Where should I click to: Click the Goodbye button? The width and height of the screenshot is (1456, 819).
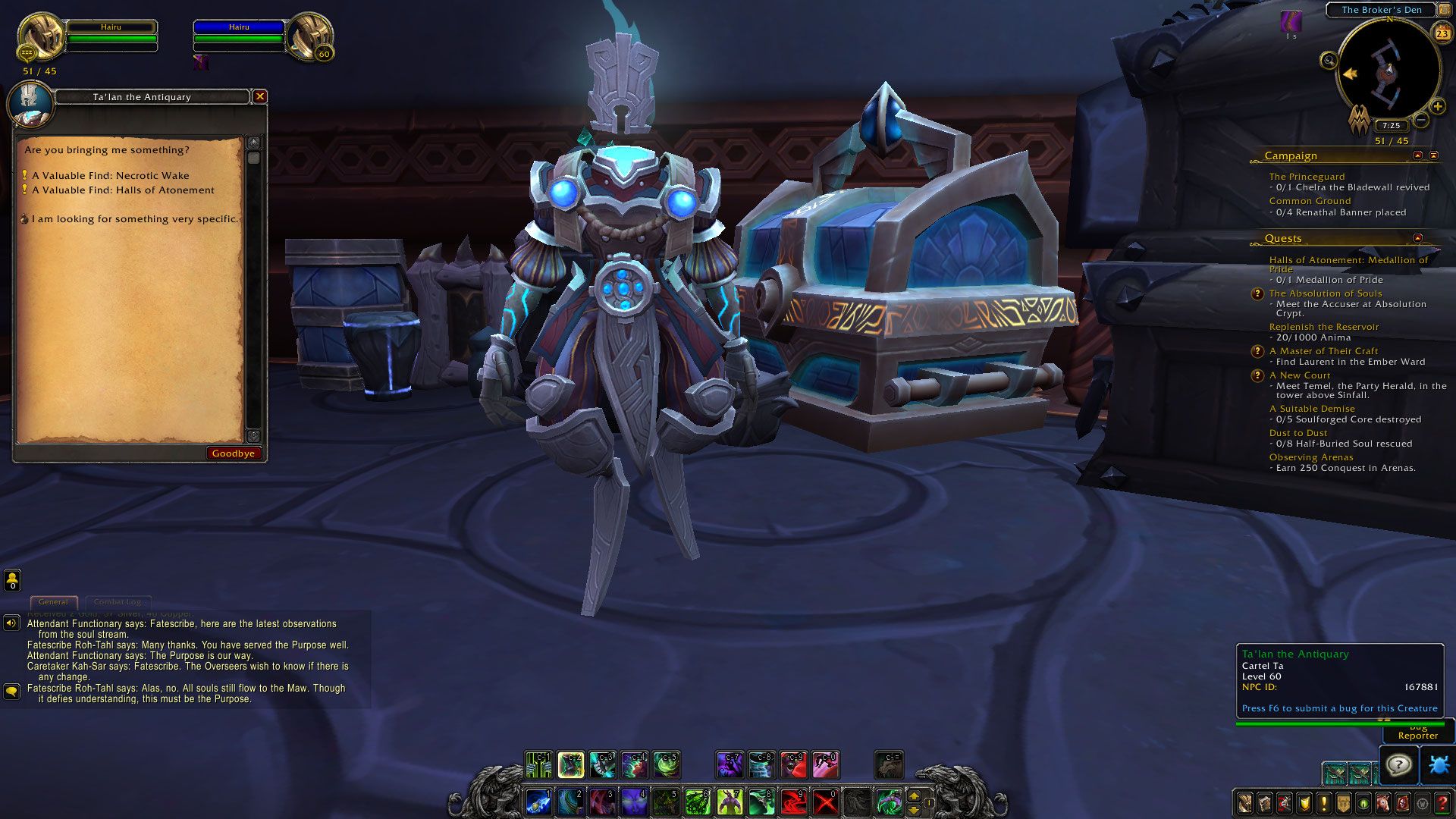point(234,453)
